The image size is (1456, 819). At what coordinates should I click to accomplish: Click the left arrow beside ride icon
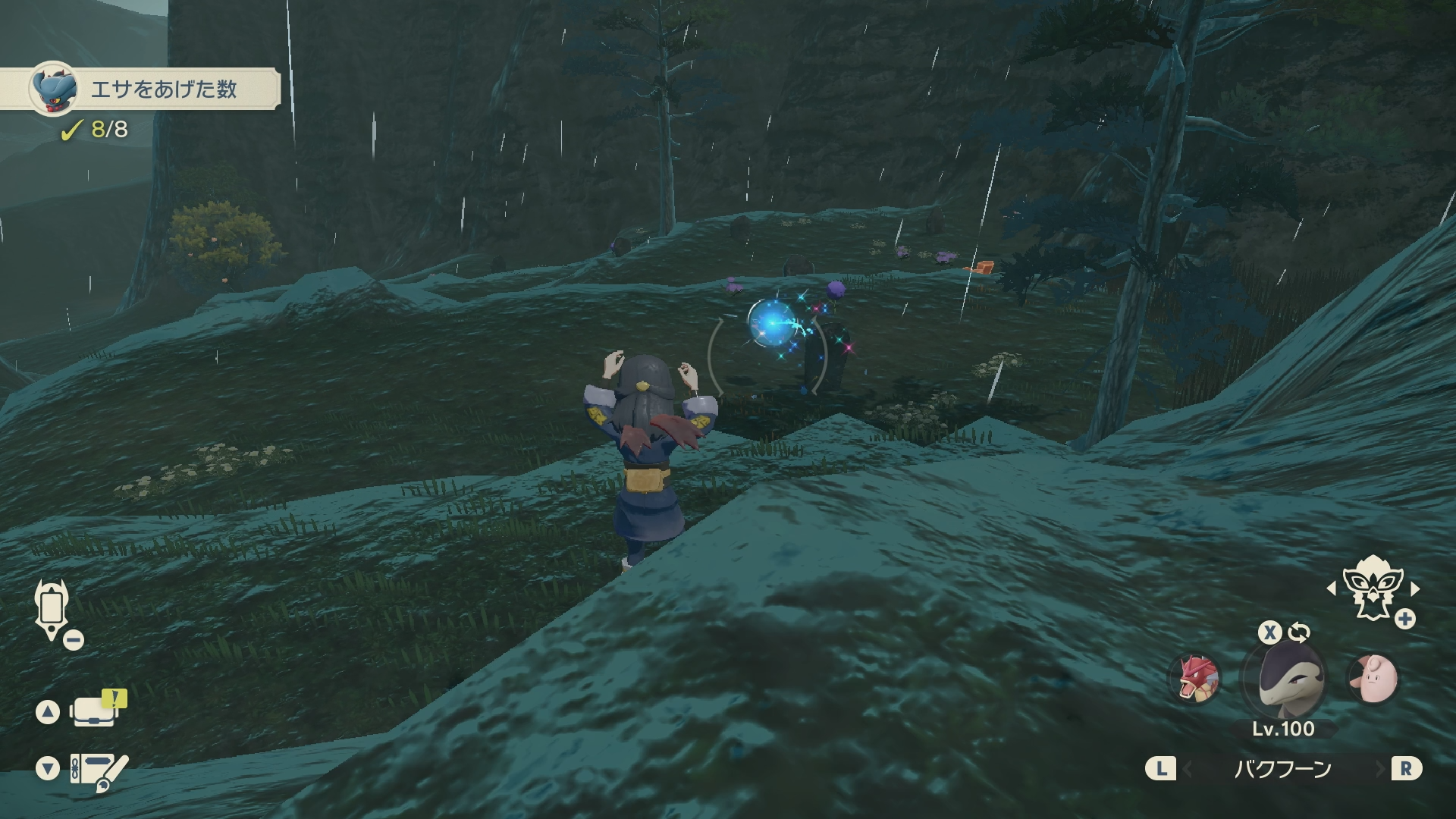pyautogui.click(x=1331, y=588)
